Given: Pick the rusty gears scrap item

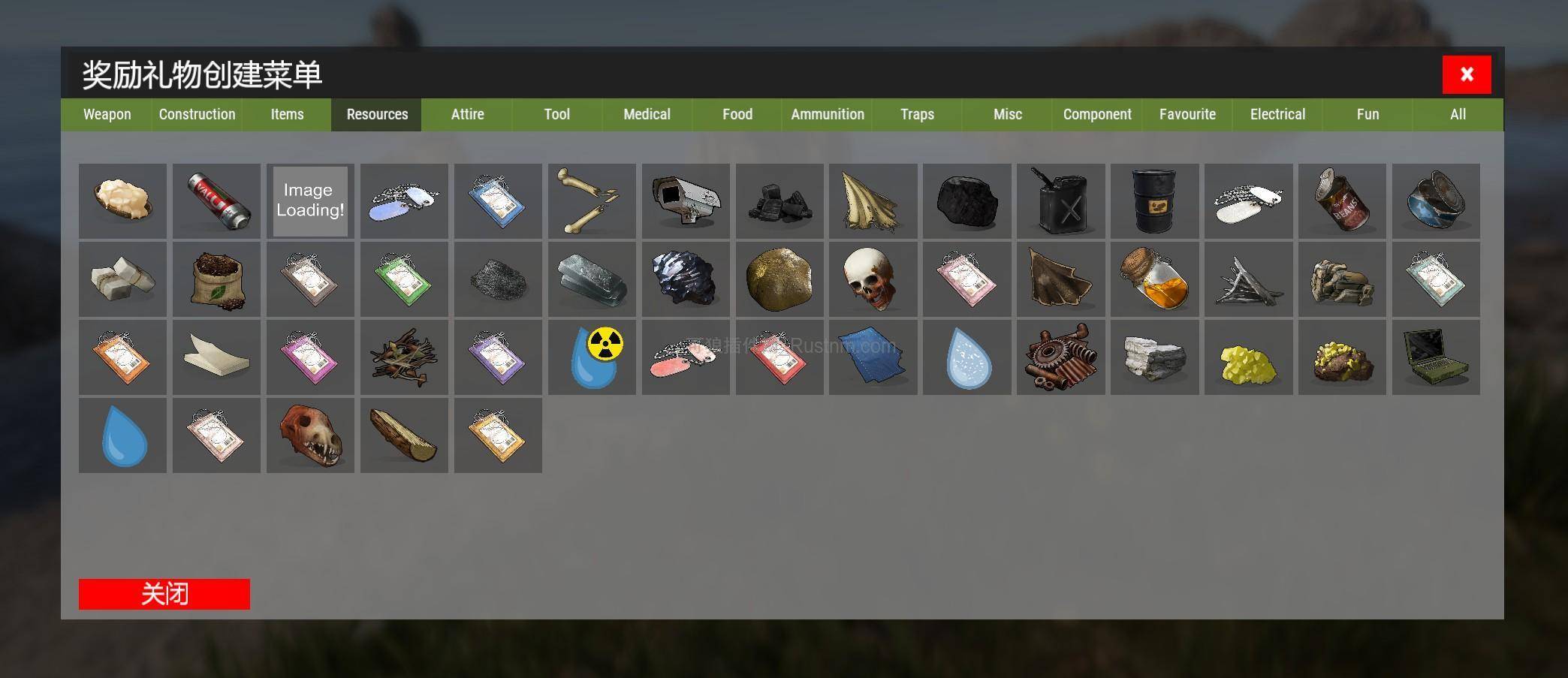Looking at the screenshot, I should pyautogui.click(x=1060, y=357).
